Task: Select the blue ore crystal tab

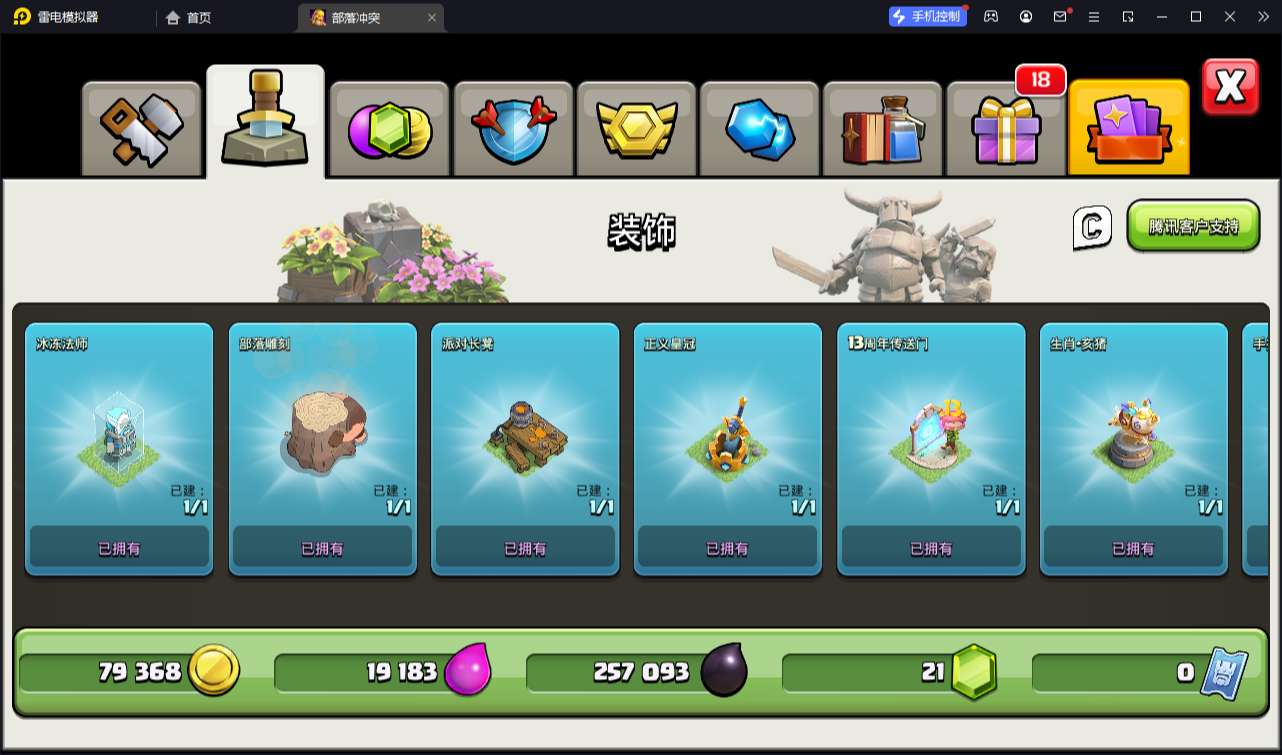Action: tap(760, 129)
